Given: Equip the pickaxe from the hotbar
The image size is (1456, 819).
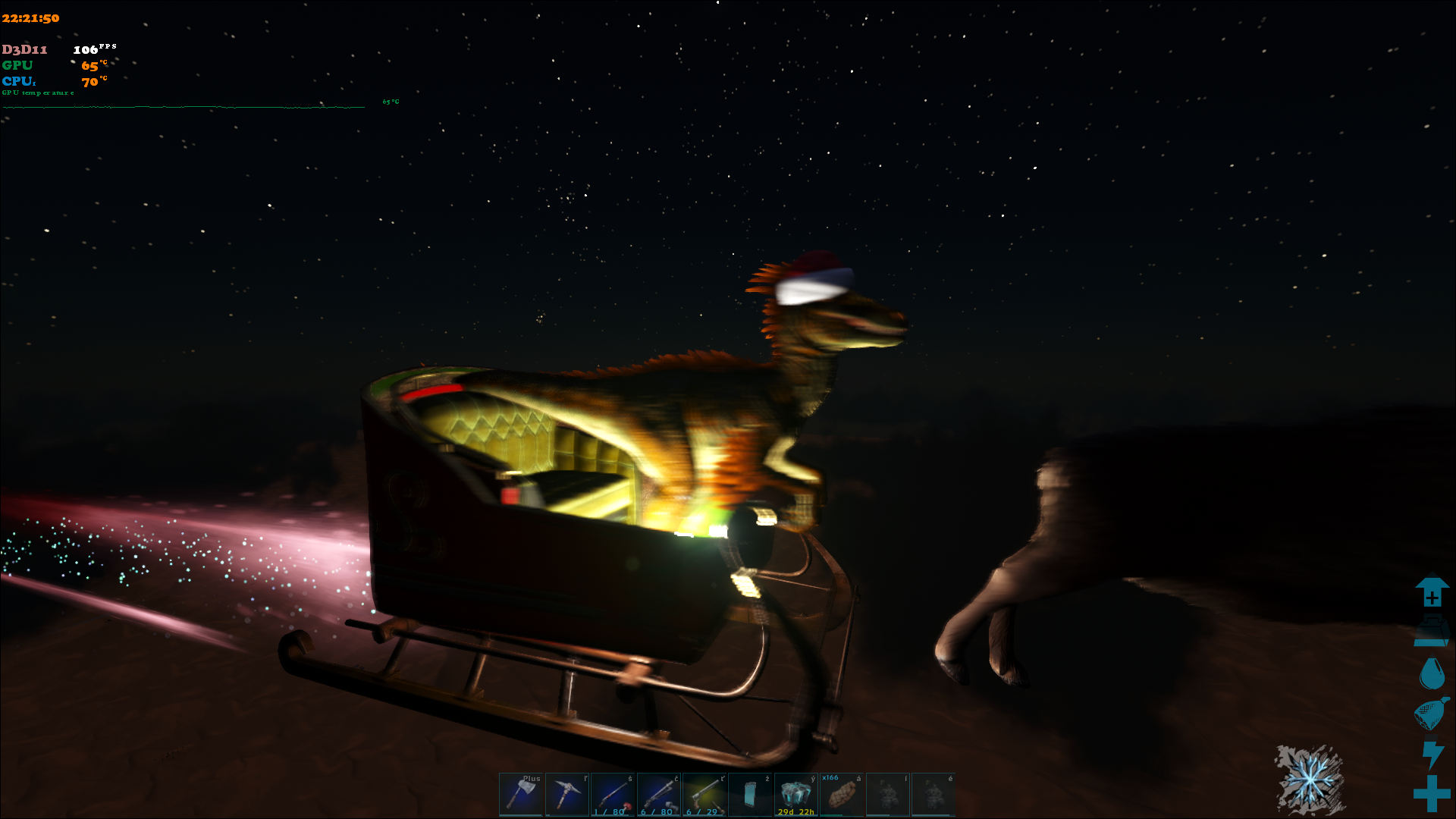Looking at the screenshot, I should 567,794.
